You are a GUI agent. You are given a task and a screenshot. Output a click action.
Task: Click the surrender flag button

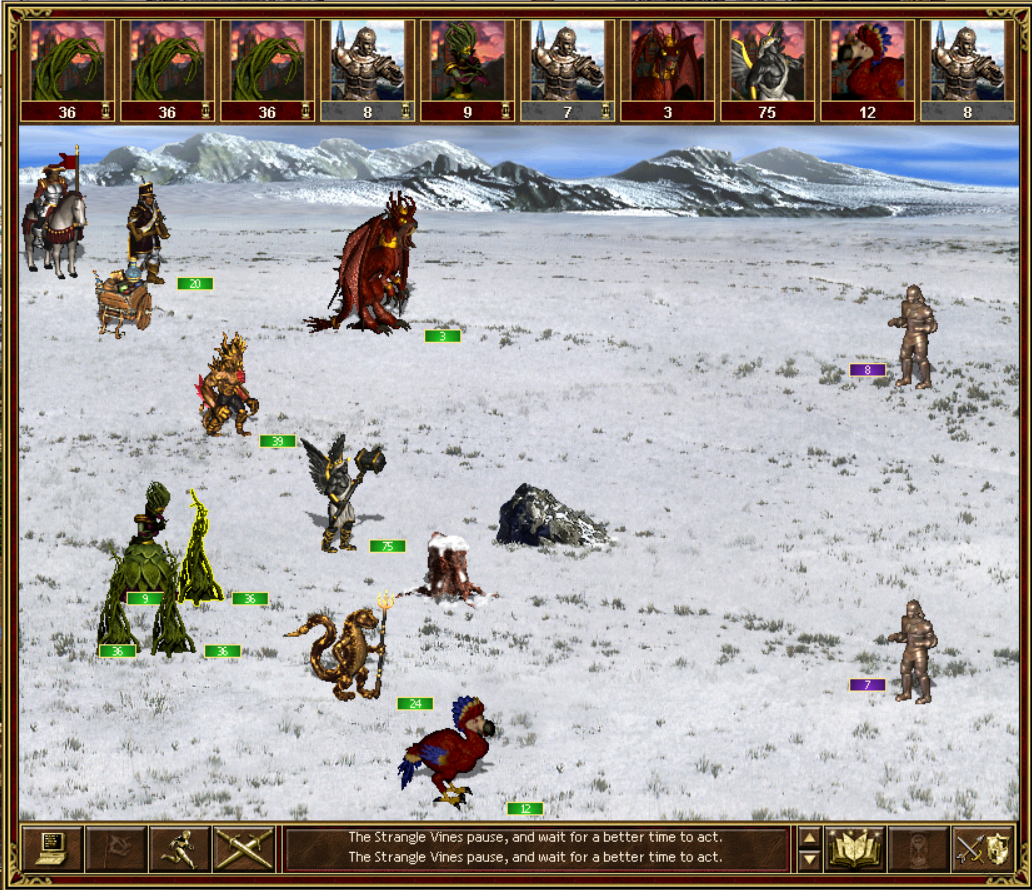(116, 849)
